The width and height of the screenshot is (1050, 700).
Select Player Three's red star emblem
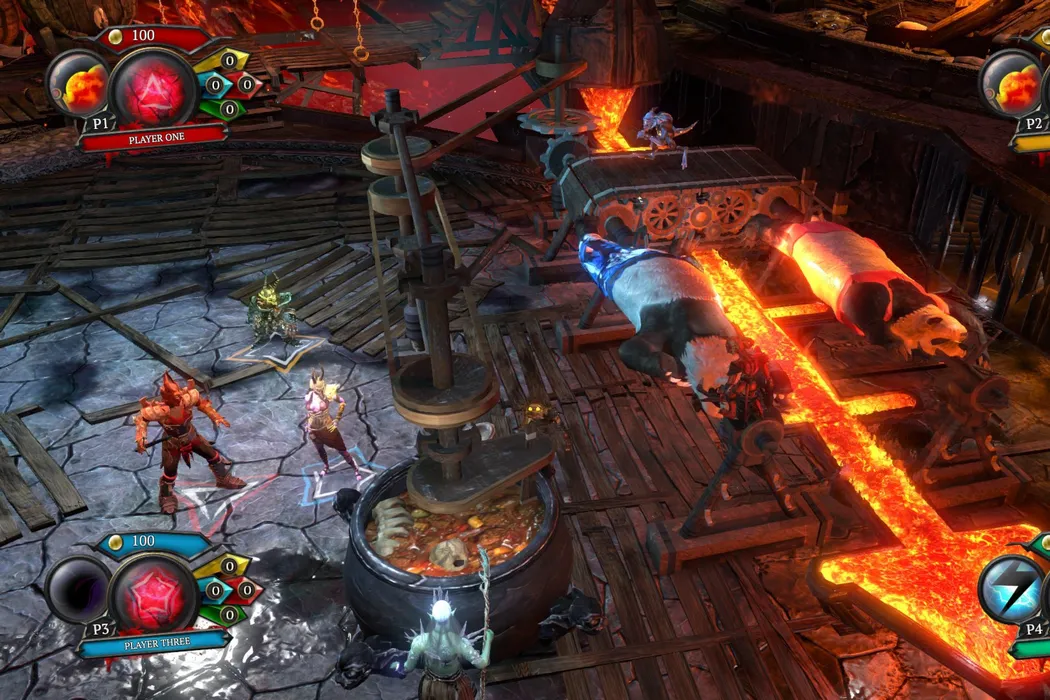154,593
